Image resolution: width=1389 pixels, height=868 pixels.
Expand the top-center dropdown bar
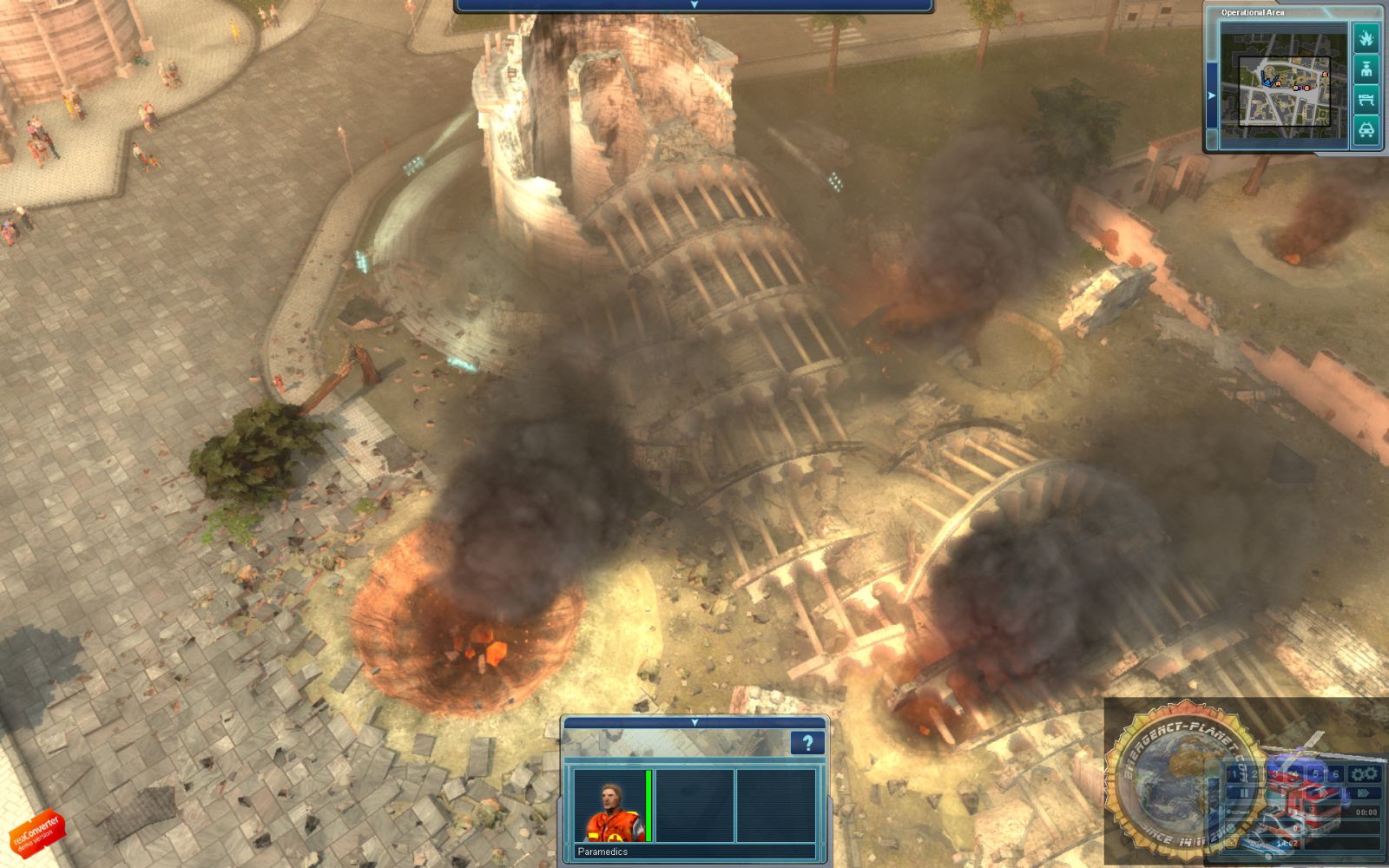point(693,5)
